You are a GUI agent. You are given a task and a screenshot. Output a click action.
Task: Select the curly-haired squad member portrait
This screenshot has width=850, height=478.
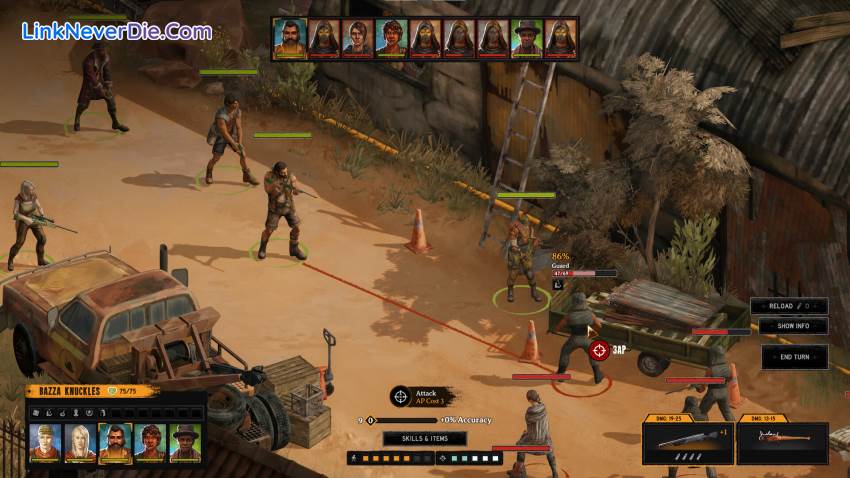[150, 443]
